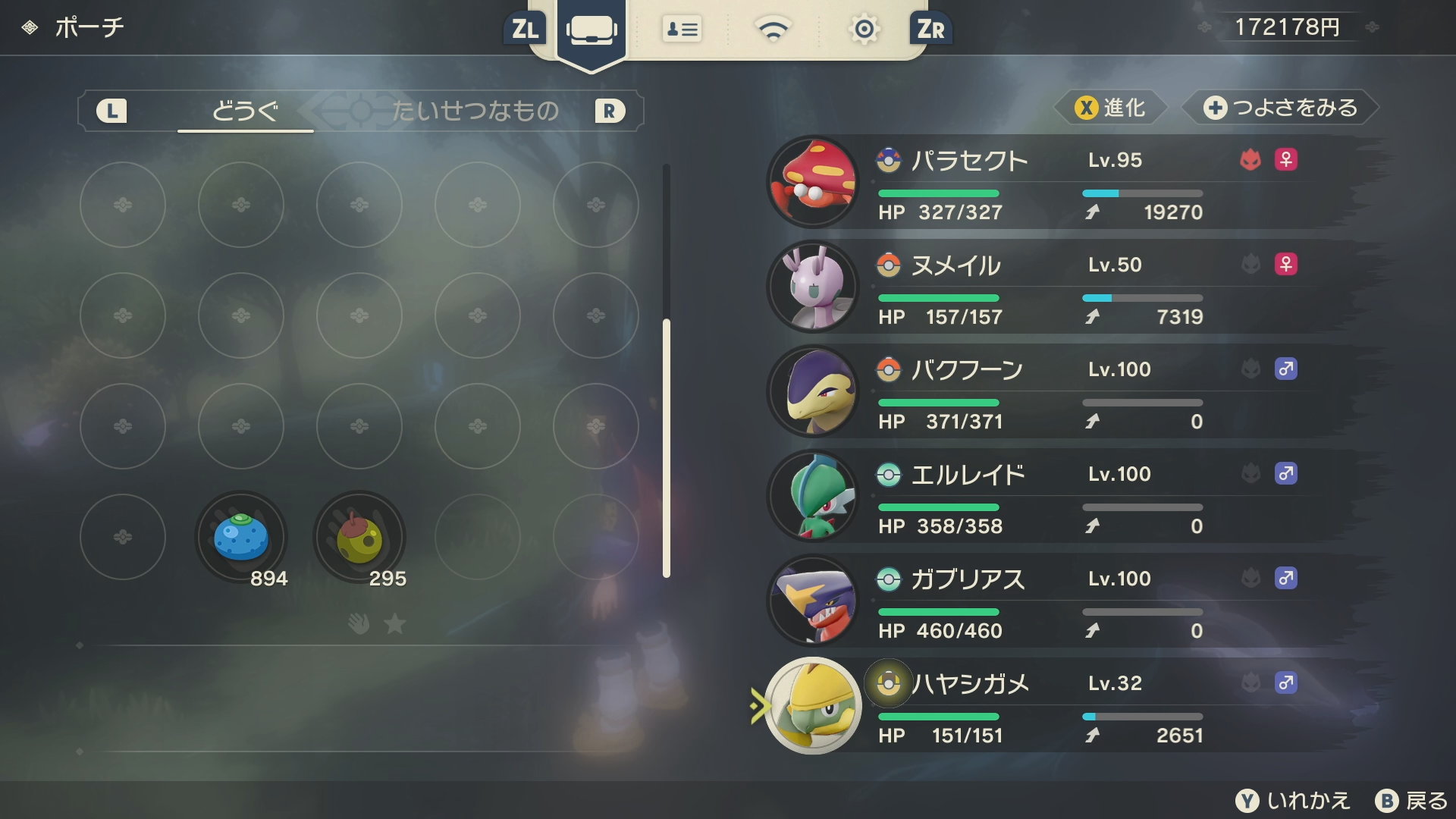Select バクフーン party row
This screenshot has height=819, width=1456.
(1062, 391)
